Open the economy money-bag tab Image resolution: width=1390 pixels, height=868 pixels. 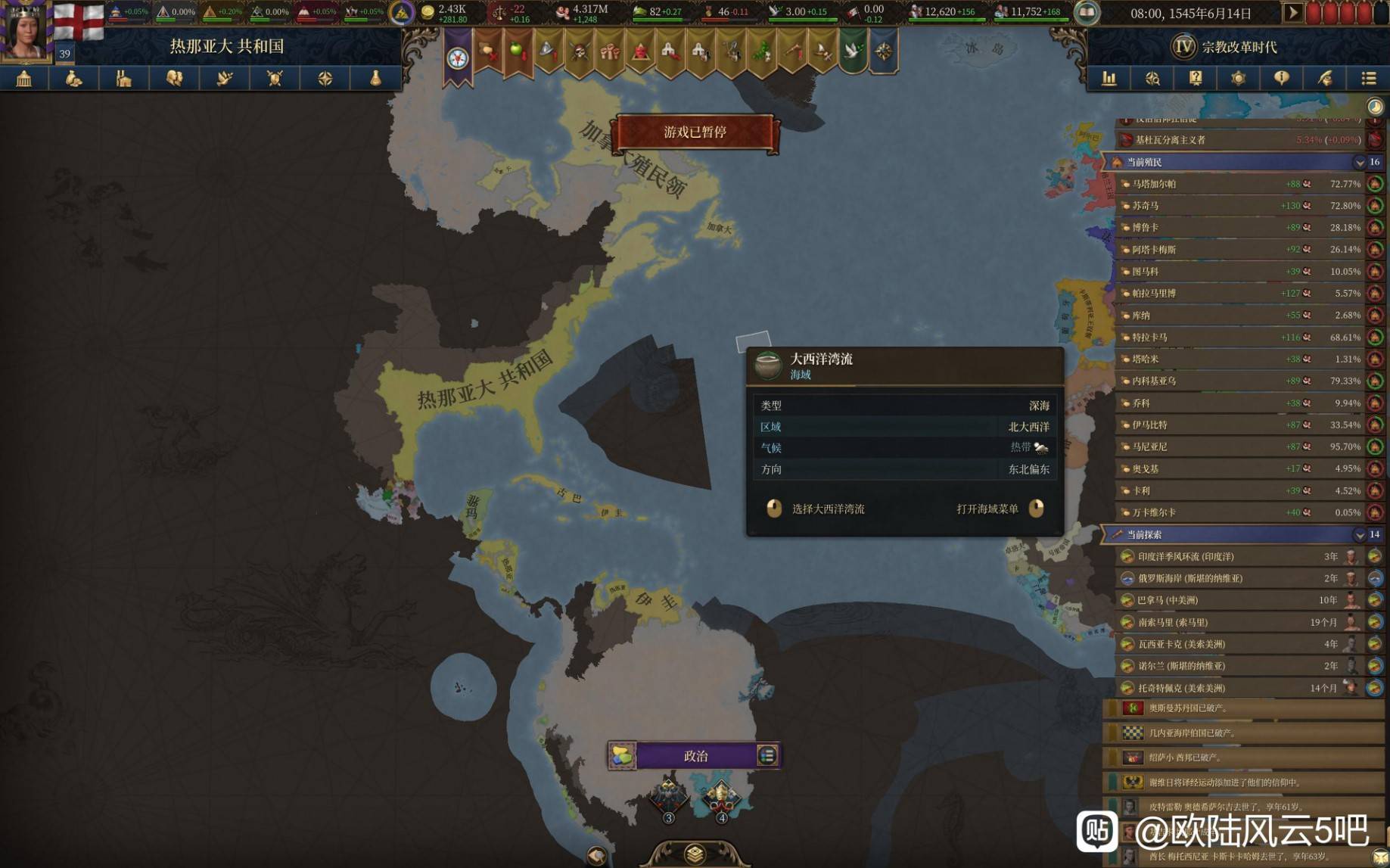click(74, 79)
